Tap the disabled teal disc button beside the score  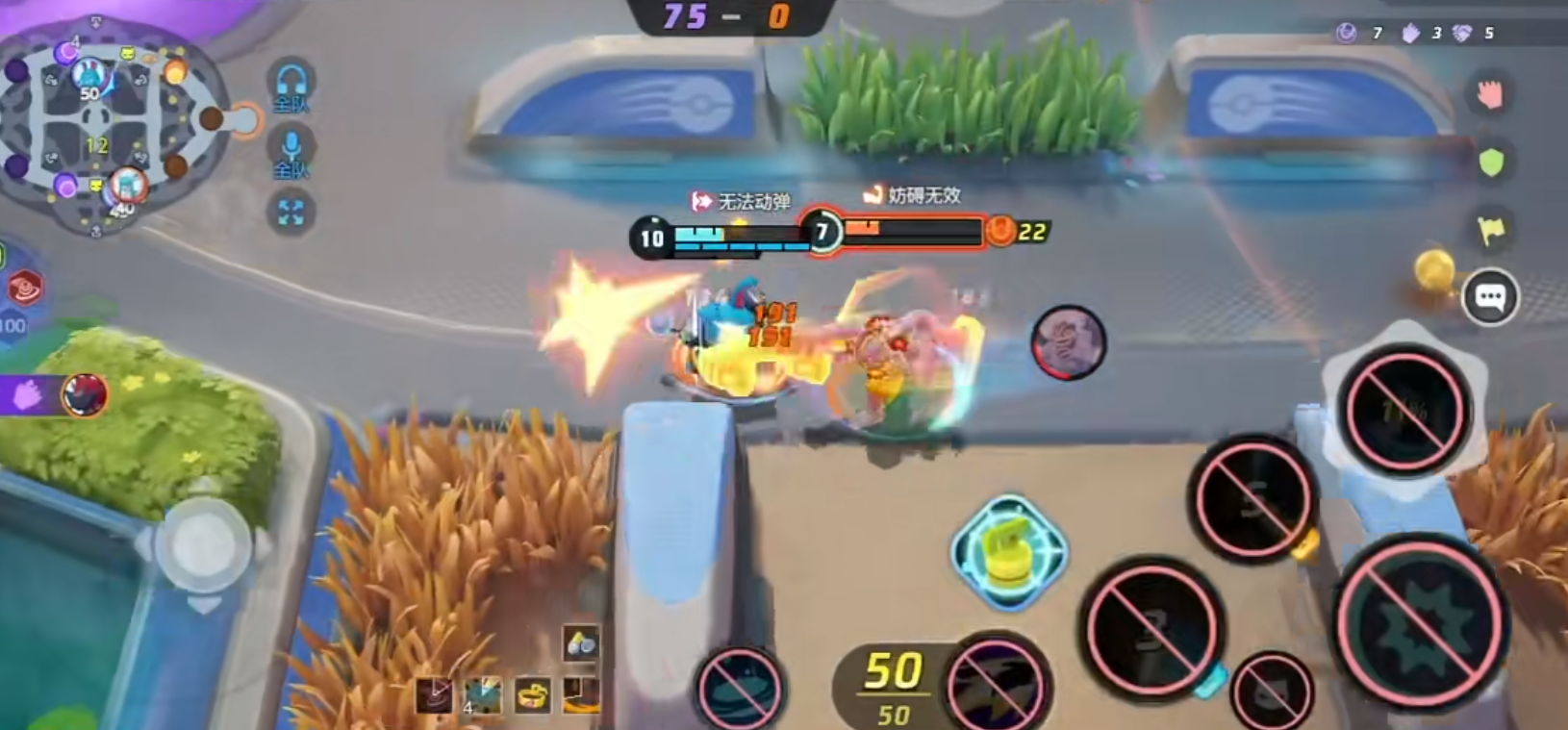click(x=739, y=687)
